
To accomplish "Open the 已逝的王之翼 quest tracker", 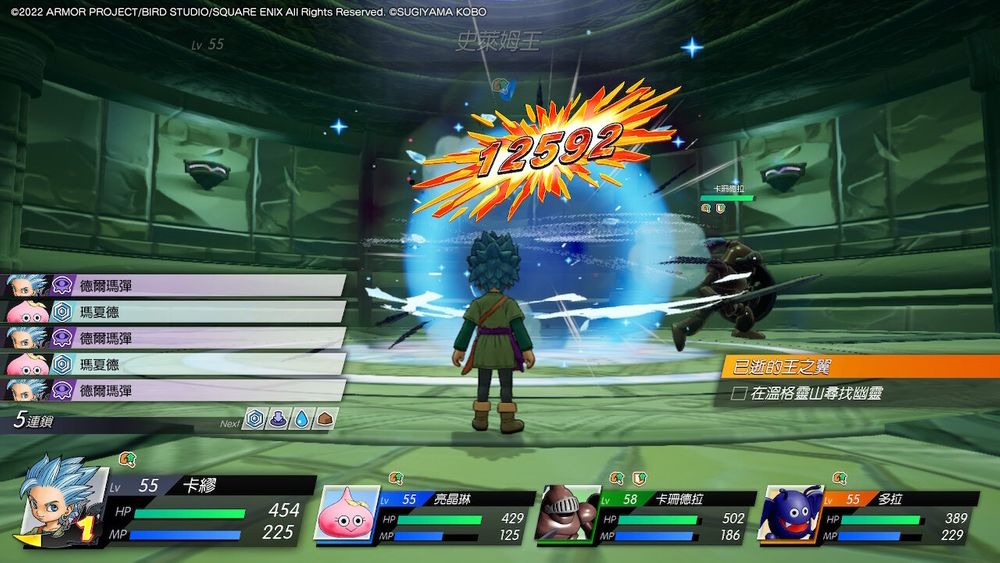I will (x=860, y=367).
